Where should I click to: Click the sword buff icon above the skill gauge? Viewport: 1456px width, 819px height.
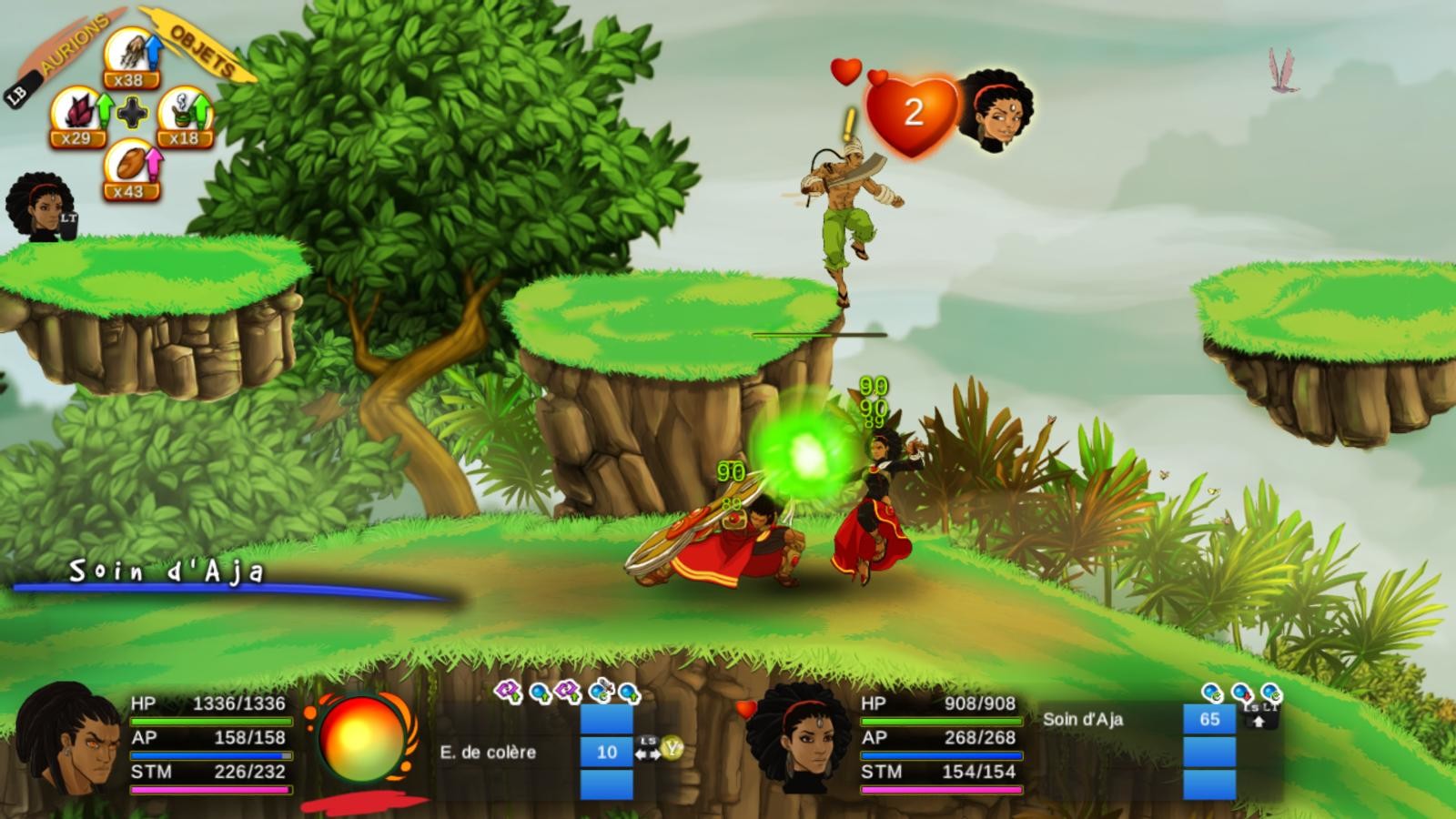(603, 689)
